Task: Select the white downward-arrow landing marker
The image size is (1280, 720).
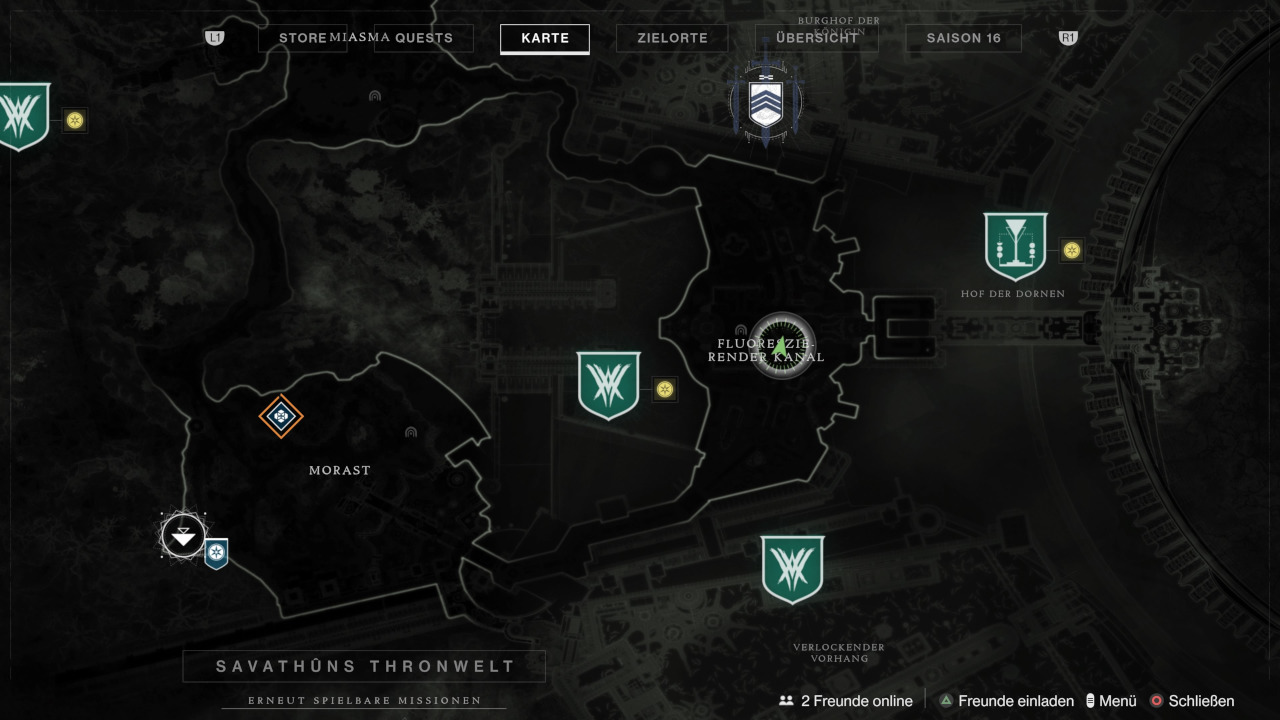Action: 183,536
